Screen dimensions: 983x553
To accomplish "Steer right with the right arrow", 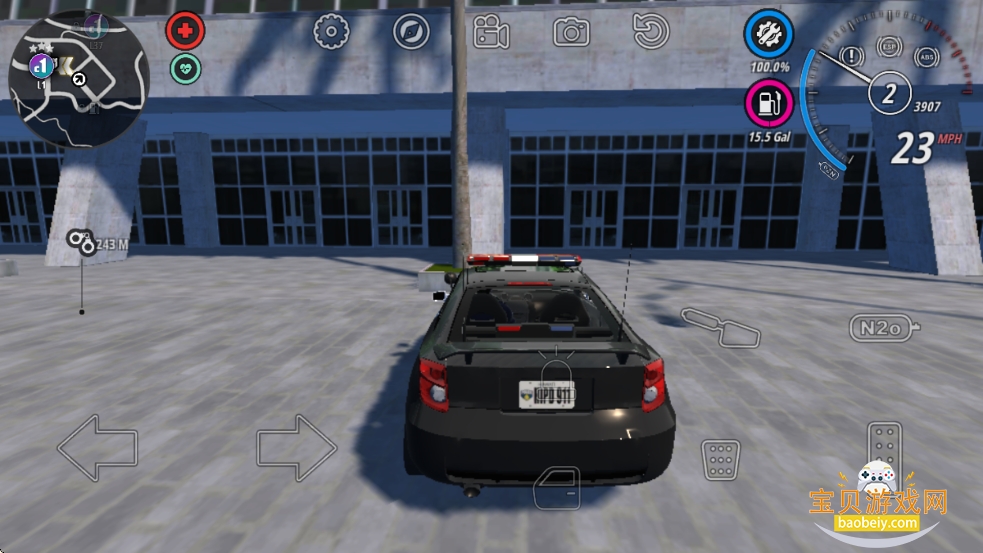I will point(297,447).
